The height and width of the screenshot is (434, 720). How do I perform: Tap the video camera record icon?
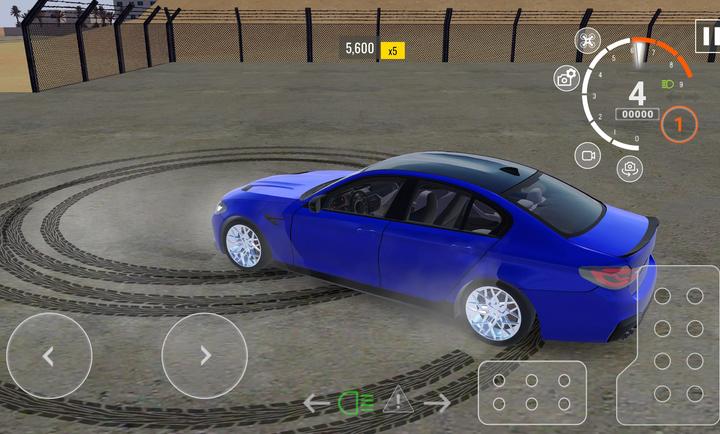click(x=587, y=155)
